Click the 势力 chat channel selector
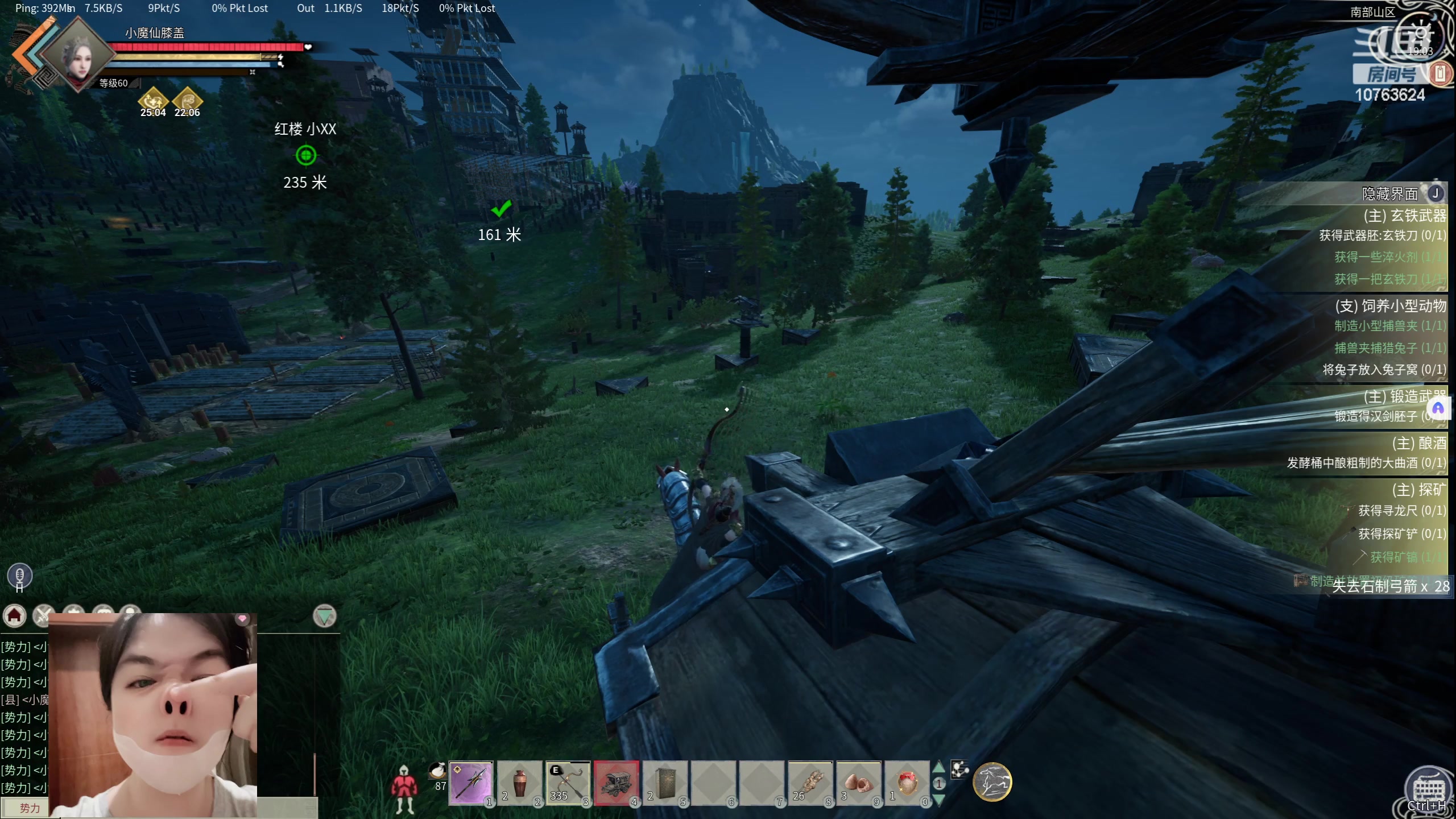This screenshot has width=1456, height=819. pyautogui.click(x=30, y=808)
